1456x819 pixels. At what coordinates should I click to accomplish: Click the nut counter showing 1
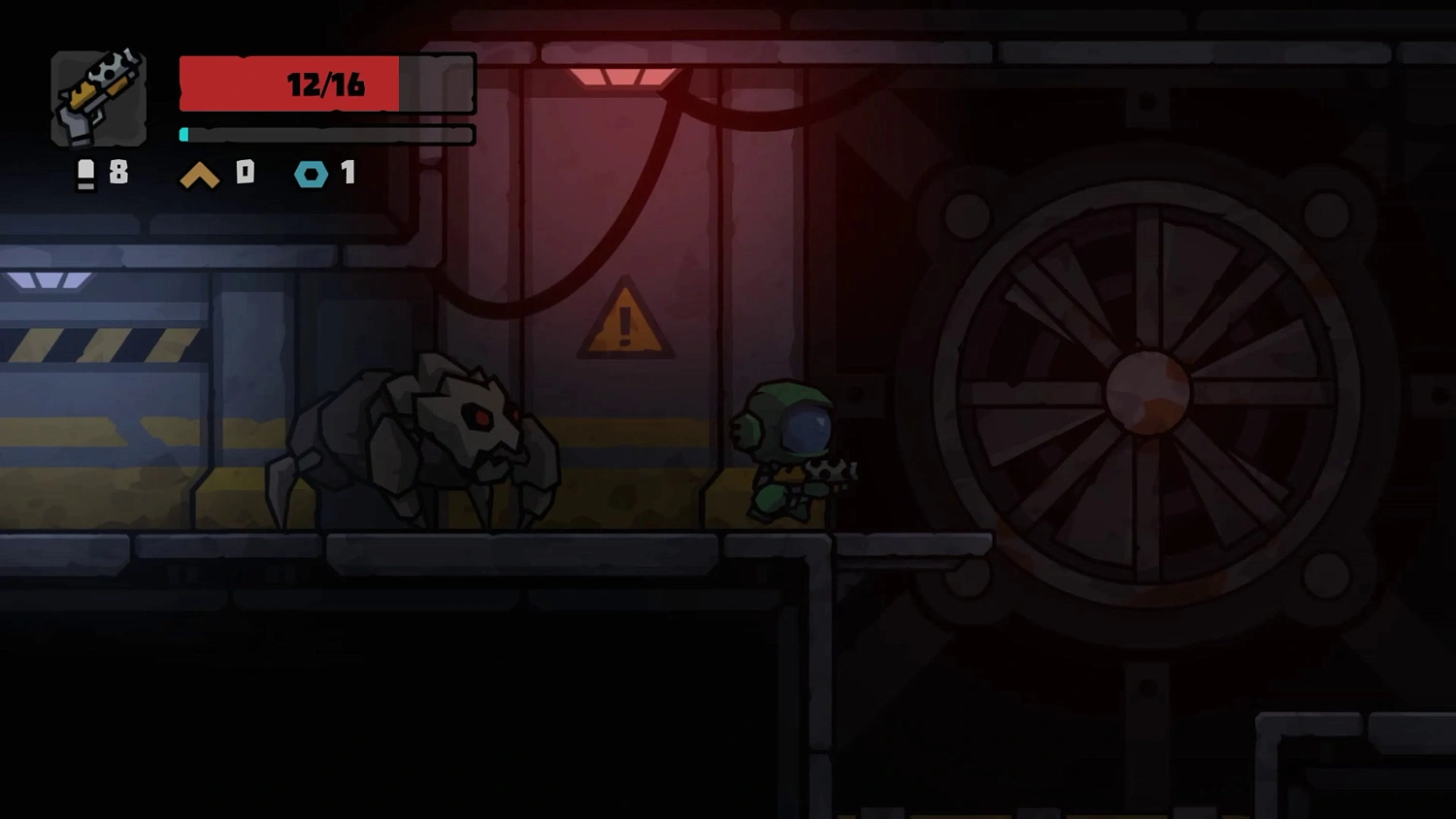(x=347, y=175)
